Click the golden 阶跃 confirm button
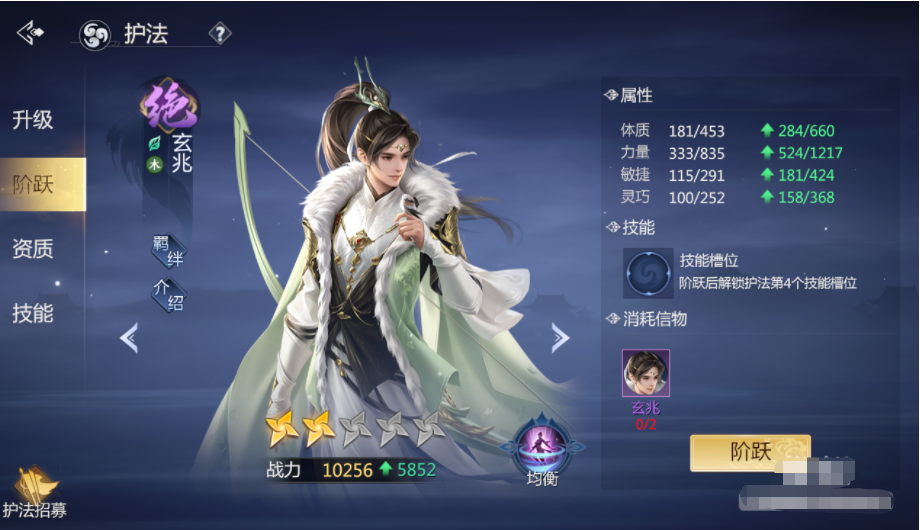Image resolution: width=920 pixels, height=530 pixels. pos(750,452)
